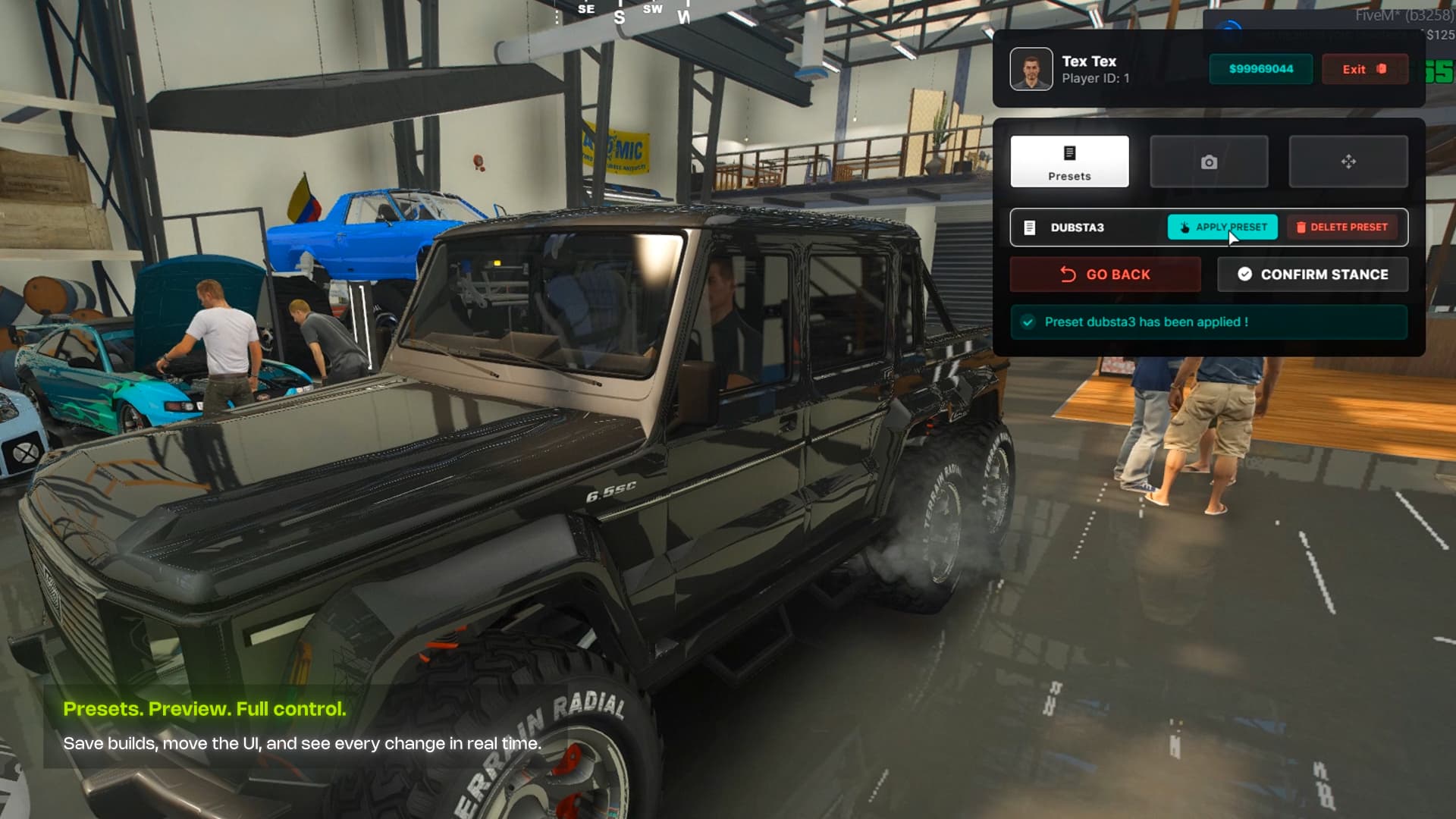
Task: Click the return arrow icon on GO BACK
Action: [x=1068, y=274]
